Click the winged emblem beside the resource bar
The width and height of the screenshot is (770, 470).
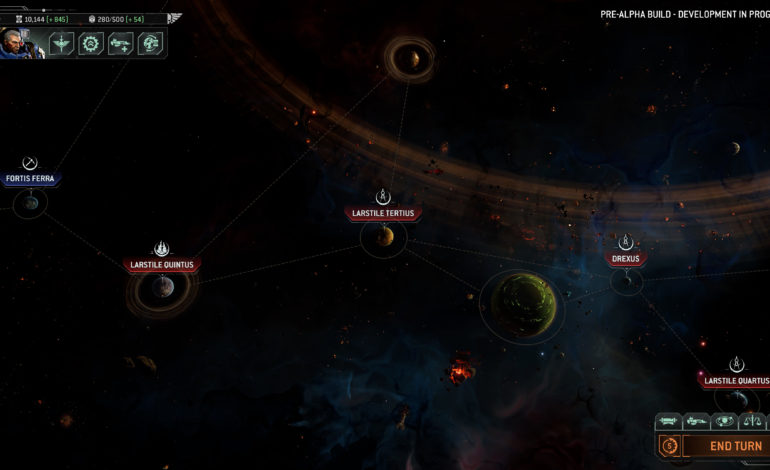(175, 18)
